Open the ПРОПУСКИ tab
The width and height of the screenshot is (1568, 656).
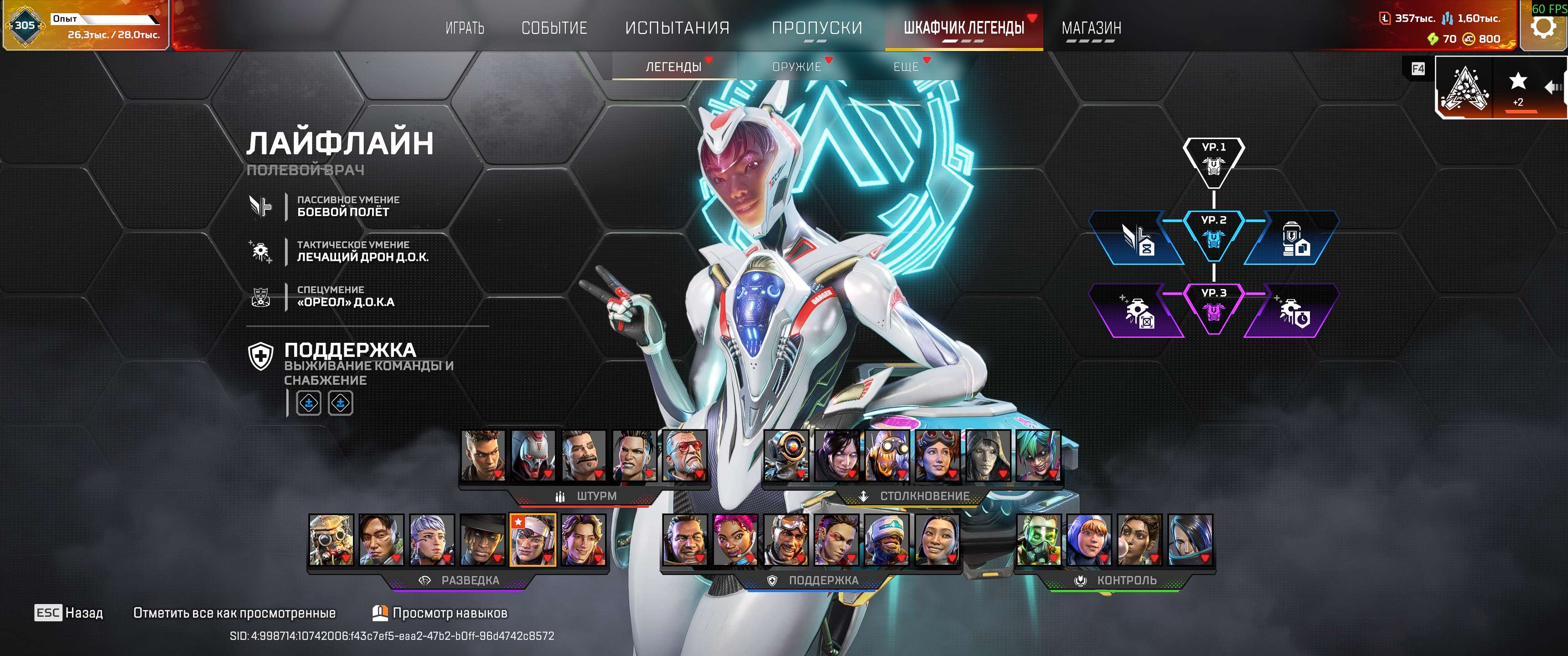point(816,28)
